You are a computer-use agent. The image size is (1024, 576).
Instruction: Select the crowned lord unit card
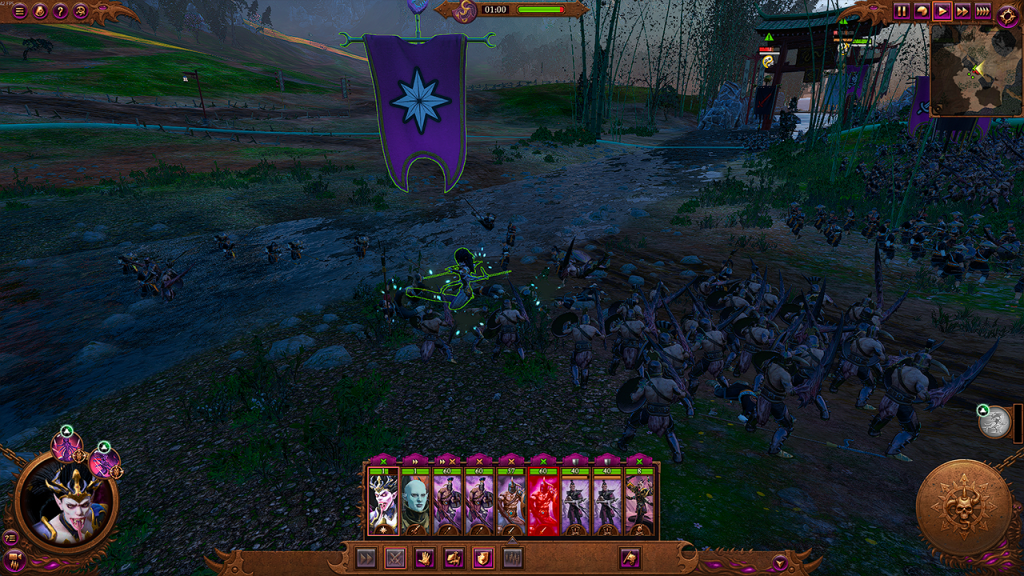(383, 502)
